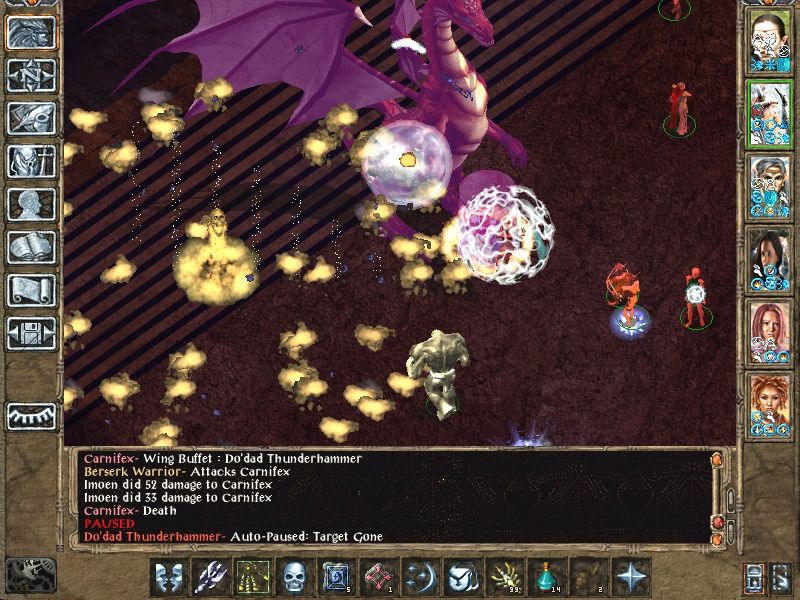800x600 pixels.
Task: Open the journal quill button
Action: click(x=30, y=117)
